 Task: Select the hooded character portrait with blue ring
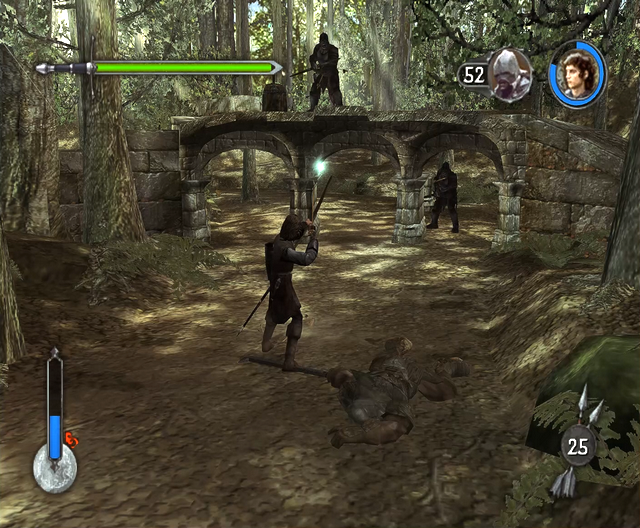[x=577, y=74]
